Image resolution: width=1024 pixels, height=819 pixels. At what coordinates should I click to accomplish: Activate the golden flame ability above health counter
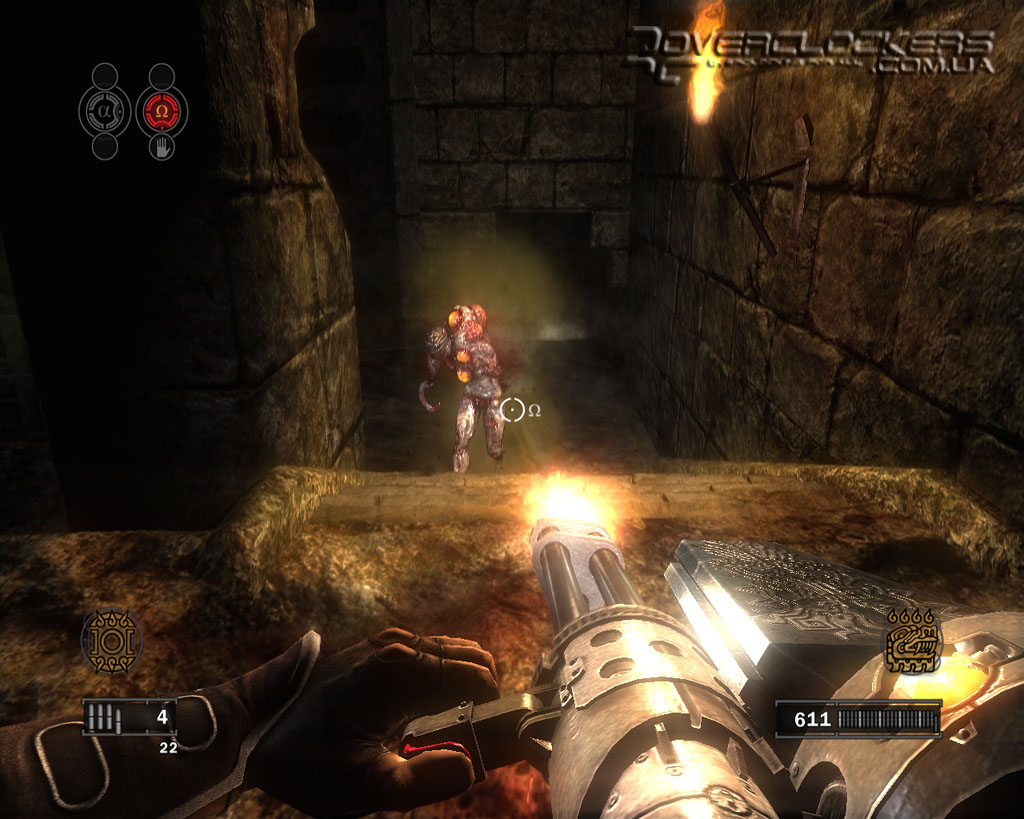[914, 641]
